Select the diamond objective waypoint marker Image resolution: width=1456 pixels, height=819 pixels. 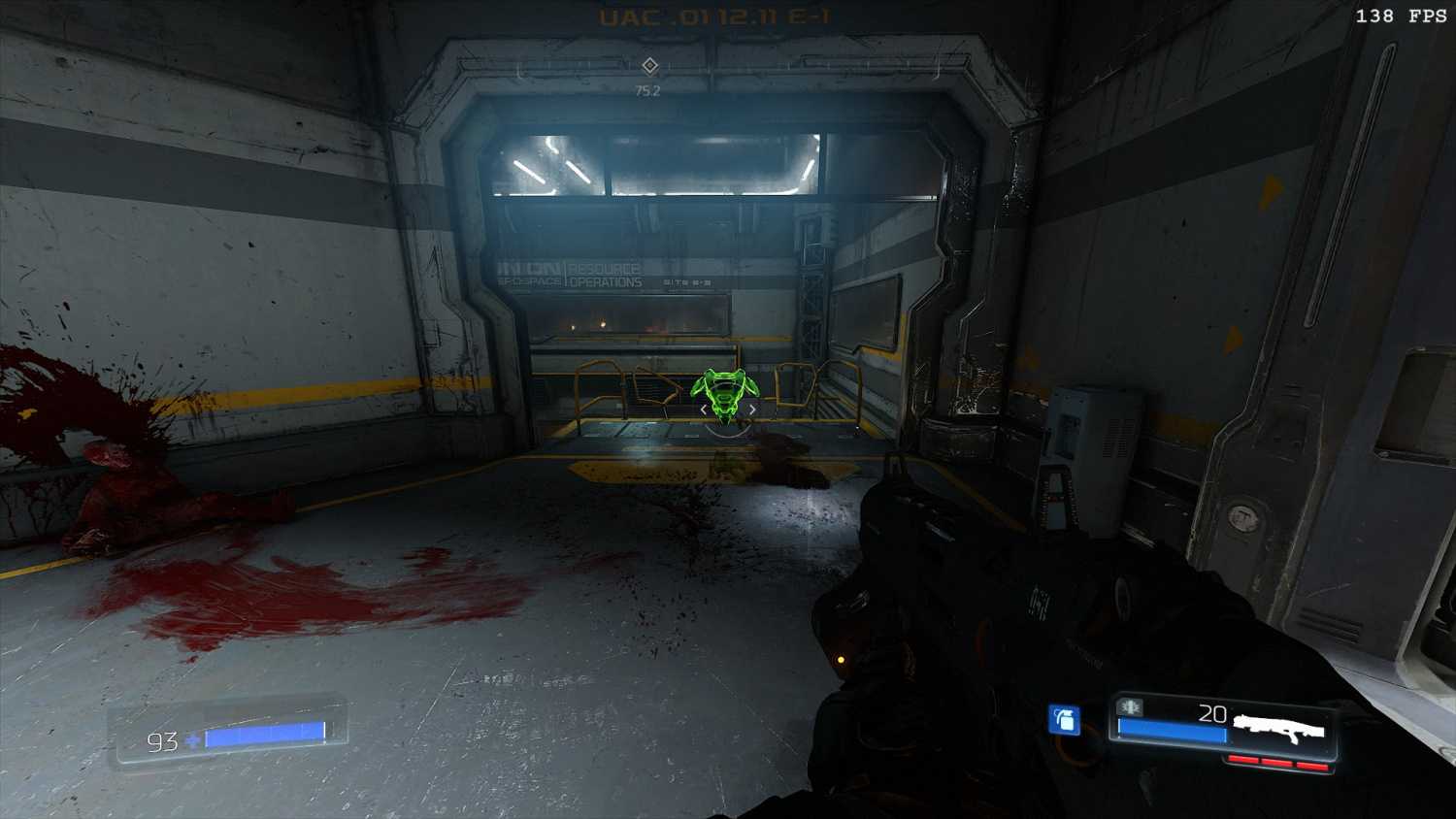click(x=649, y=65)
